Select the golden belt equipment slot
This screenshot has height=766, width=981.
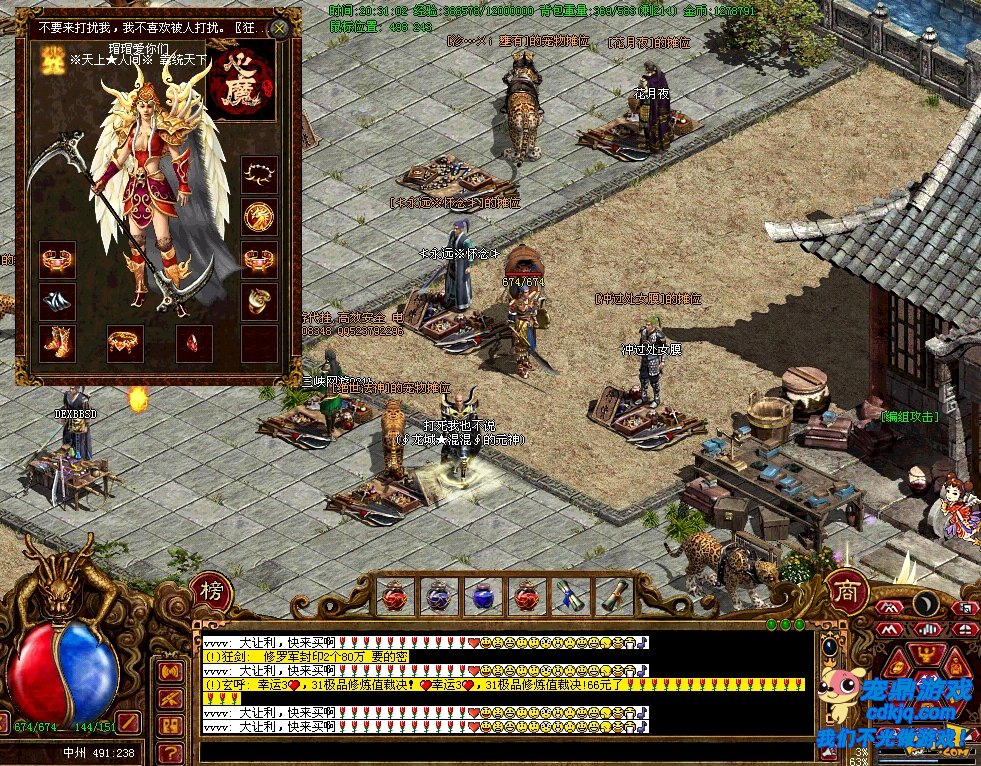(126, 342)
